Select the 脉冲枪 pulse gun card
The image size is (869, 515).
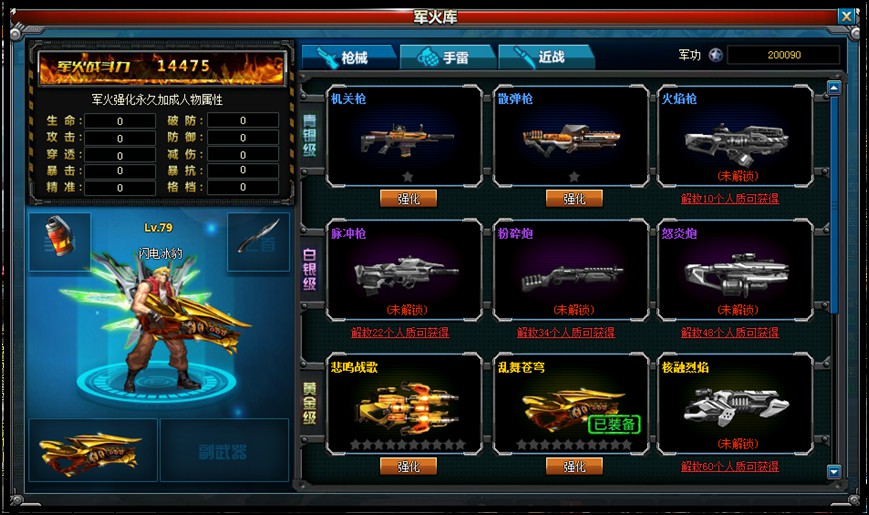pos(406,270)
